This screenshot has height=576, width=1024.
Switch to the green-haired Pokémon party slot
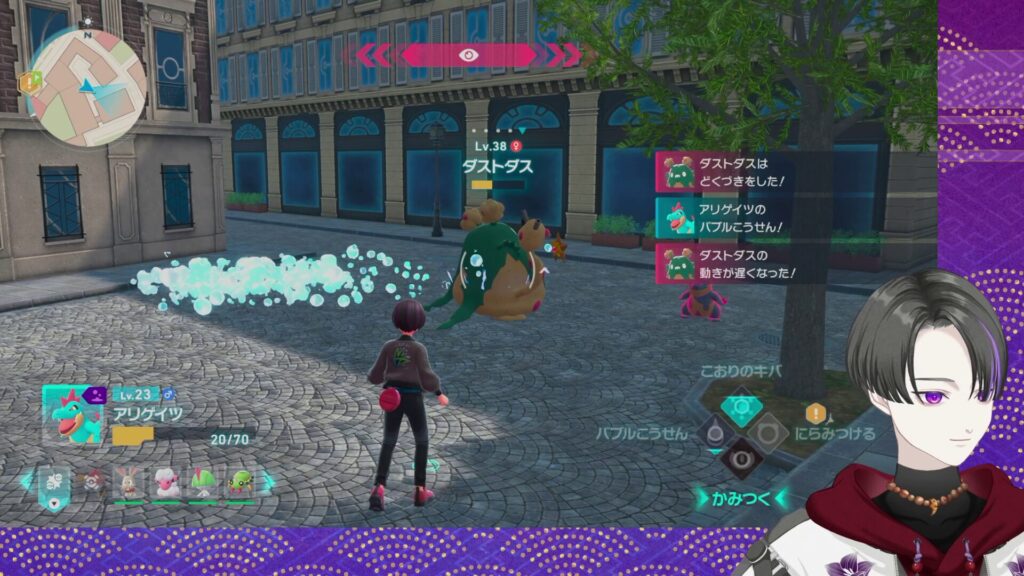click(x=203, y=482)
